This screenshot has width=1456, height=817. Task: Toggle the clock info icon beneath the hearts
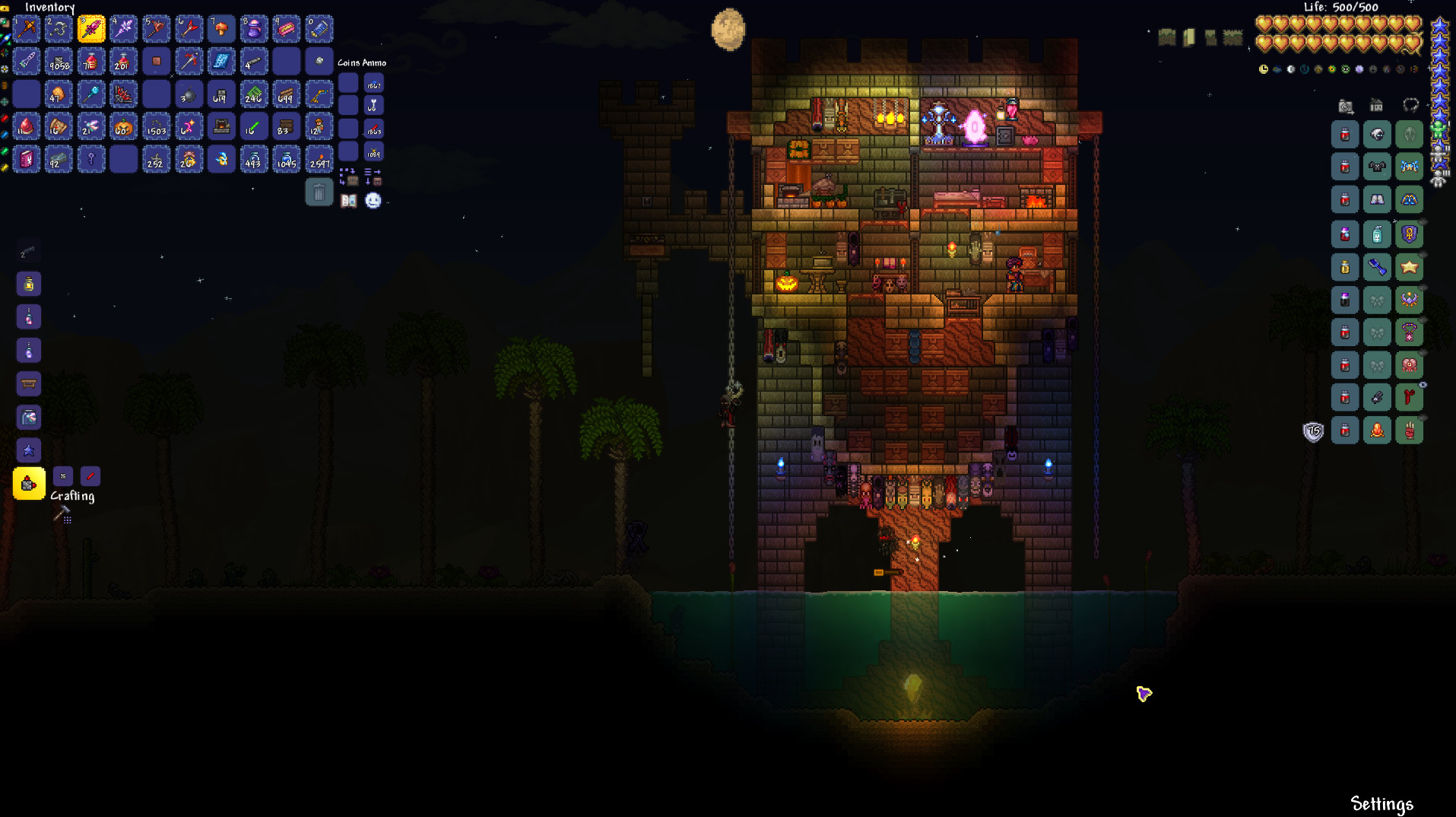(x=1264, y=68)
